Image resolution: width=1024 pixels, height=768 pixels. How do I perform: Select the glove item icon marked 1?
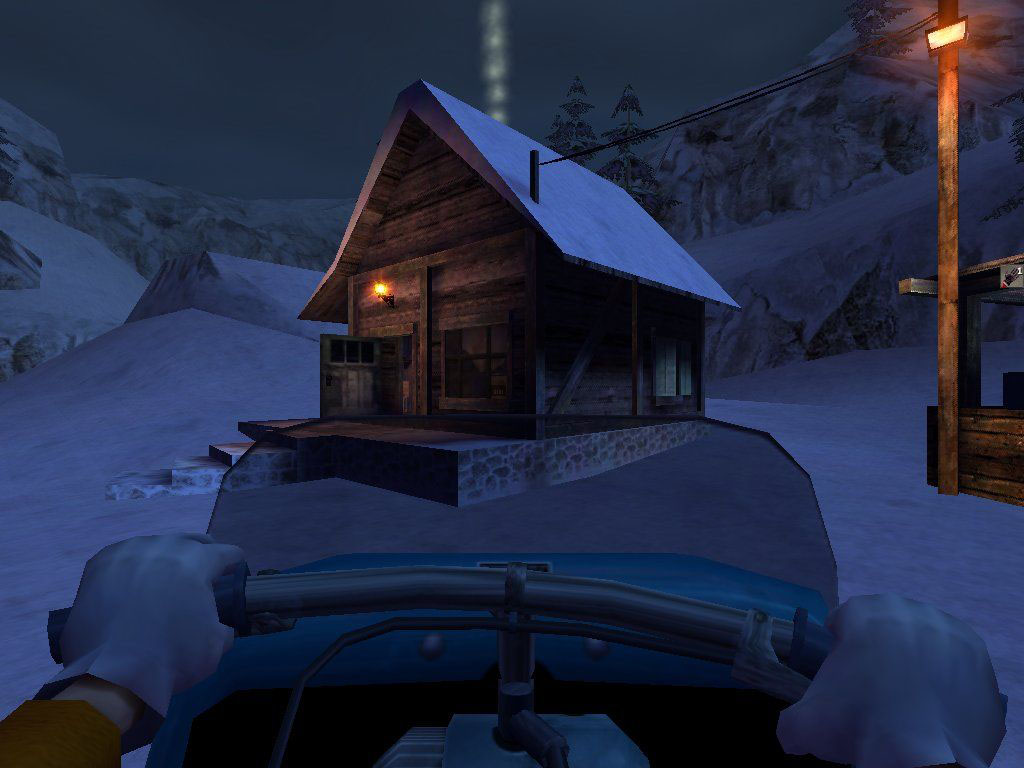tap(1012, 274)
